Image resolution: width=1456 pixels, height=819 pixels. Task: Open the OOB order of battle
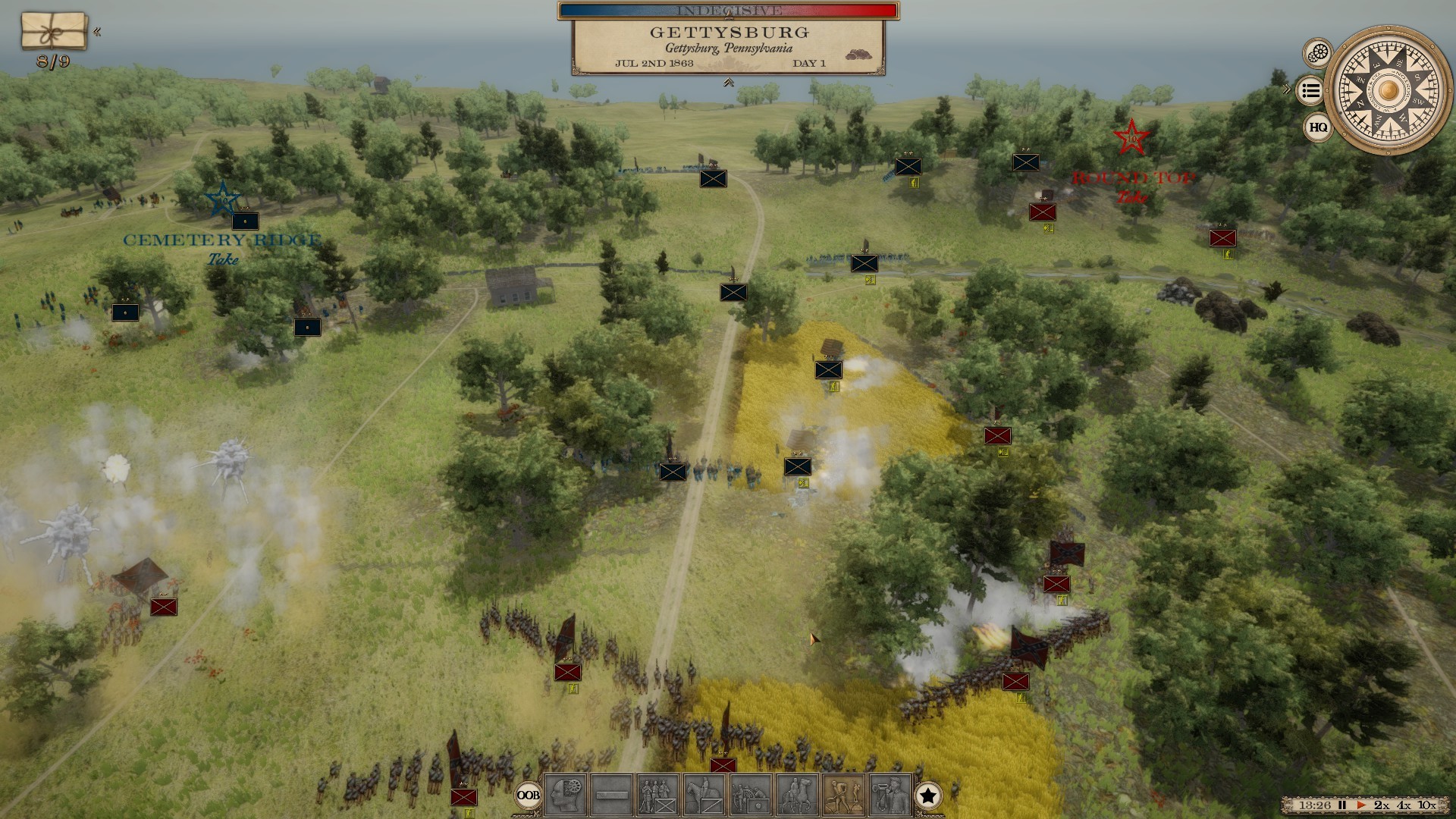click(530, 794)
